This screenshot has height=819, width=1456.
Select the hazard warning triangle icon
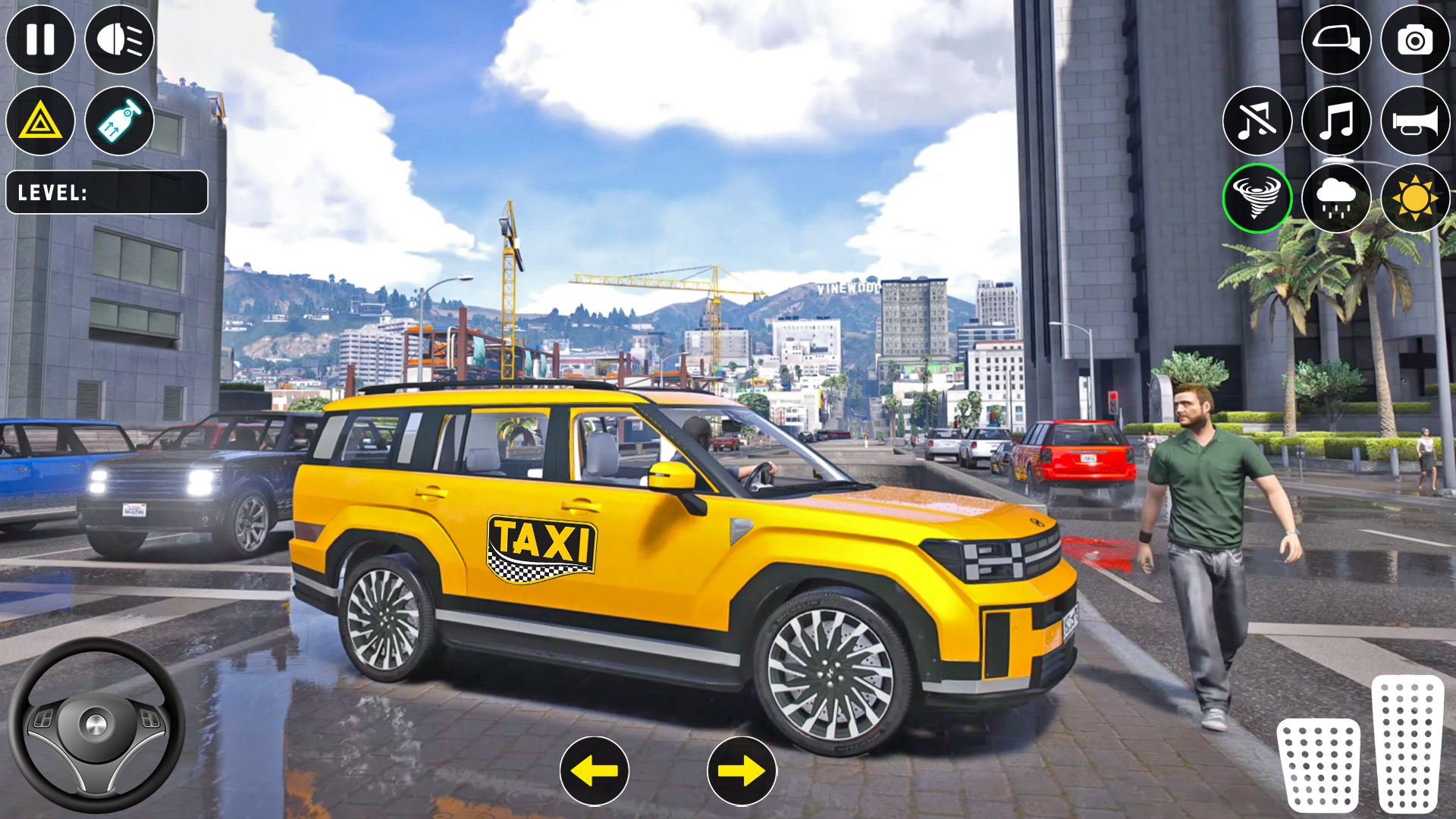click(40, 121)
